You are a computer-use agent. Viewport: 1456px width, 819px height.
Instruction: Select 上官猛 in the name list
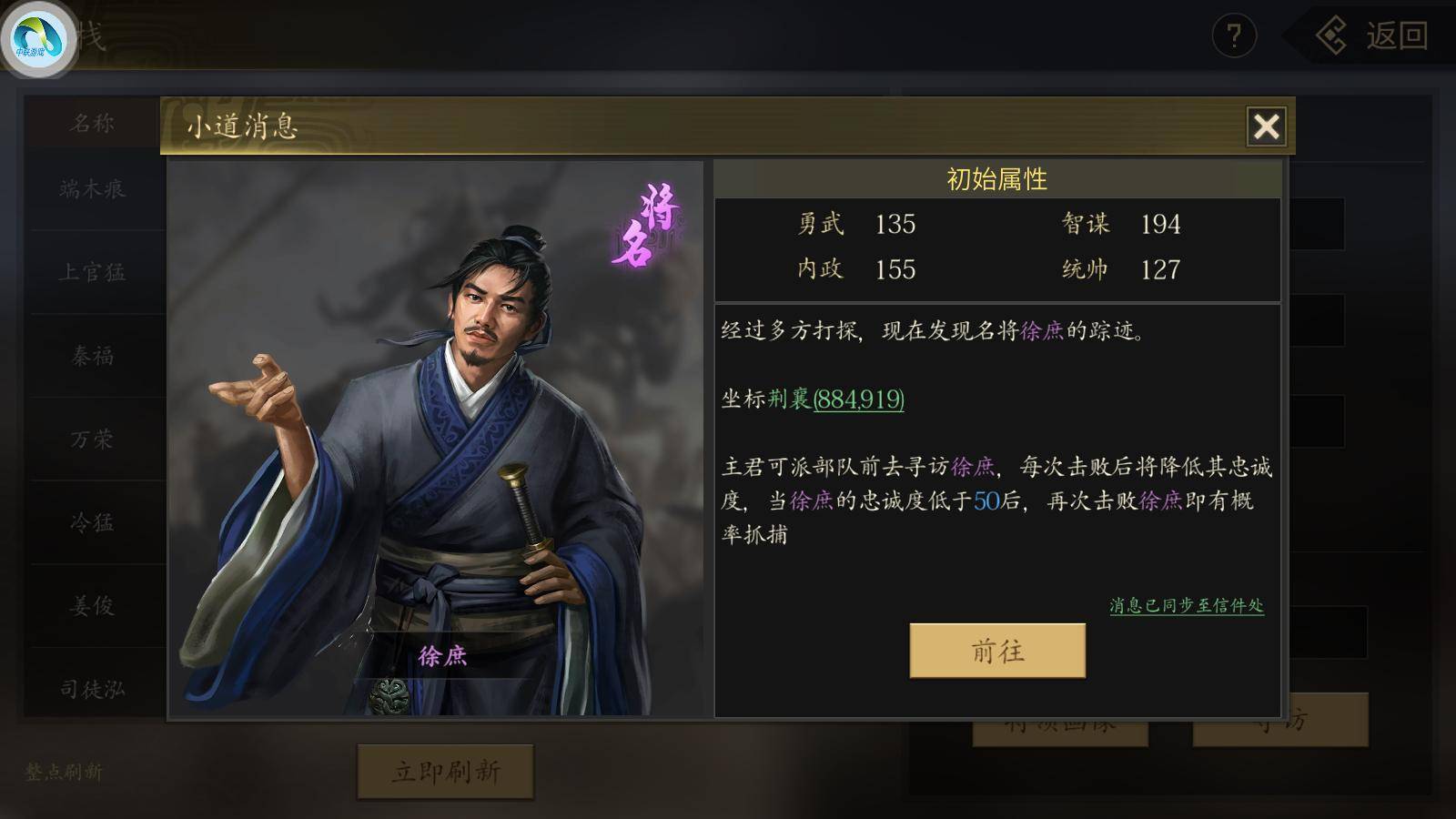point(92,272)
